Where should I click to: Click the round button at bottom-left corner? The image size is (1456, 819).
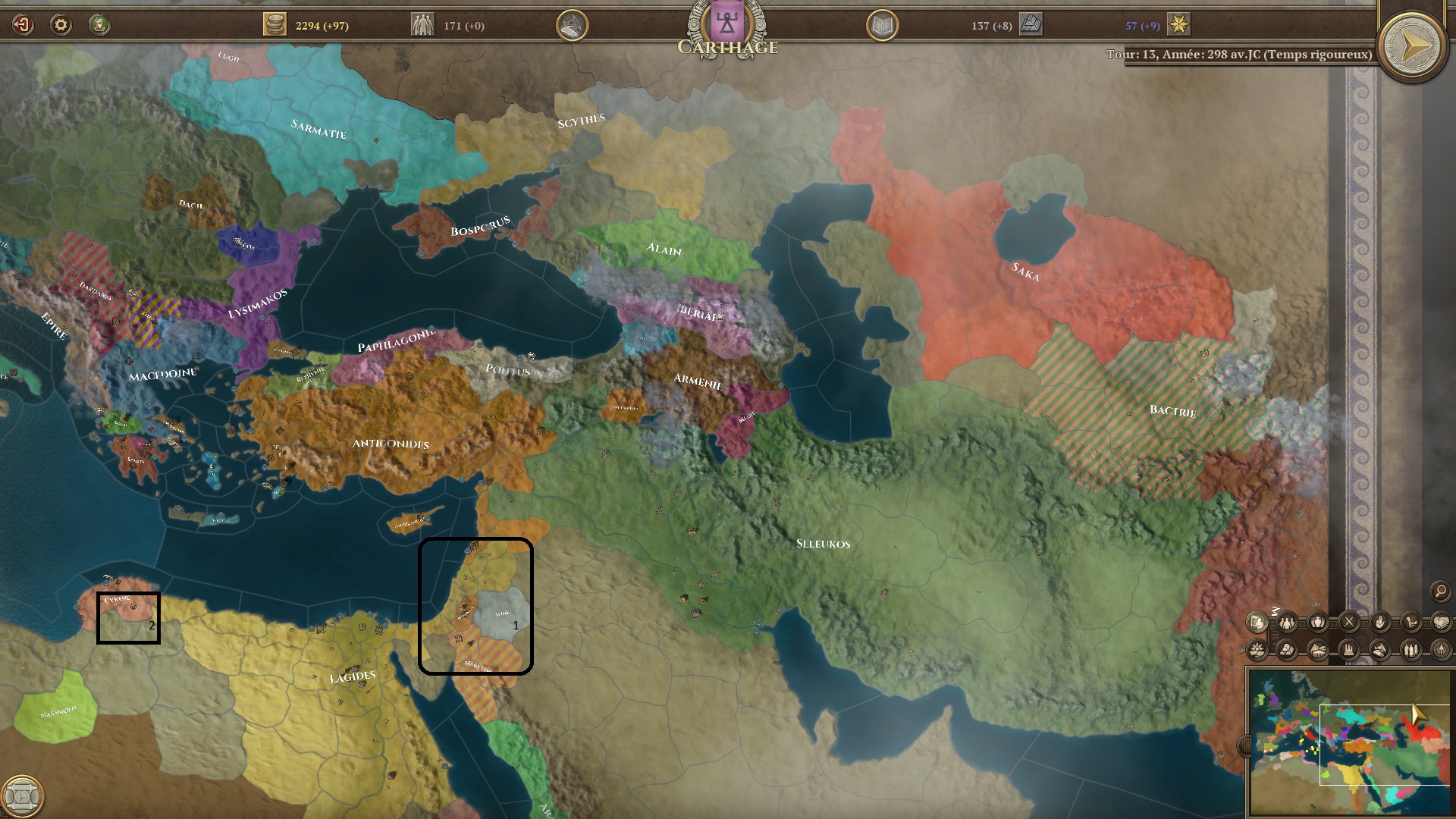[x=23, y=796]
